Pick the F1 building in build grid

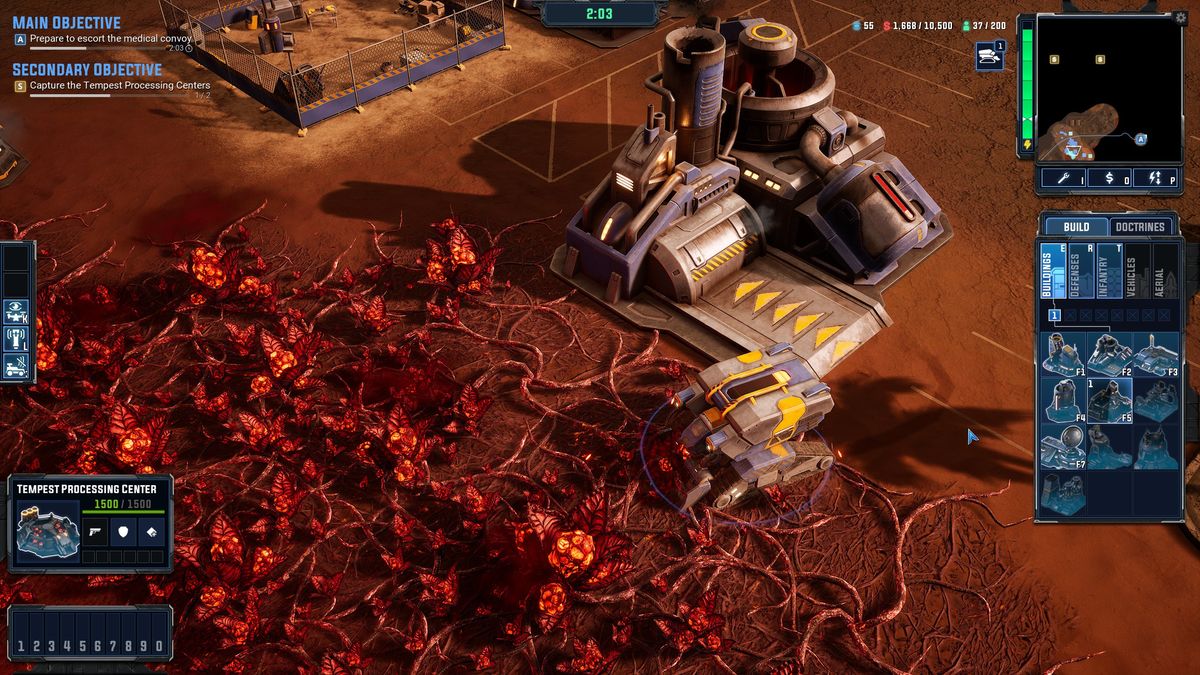(x=1064, y=354)
